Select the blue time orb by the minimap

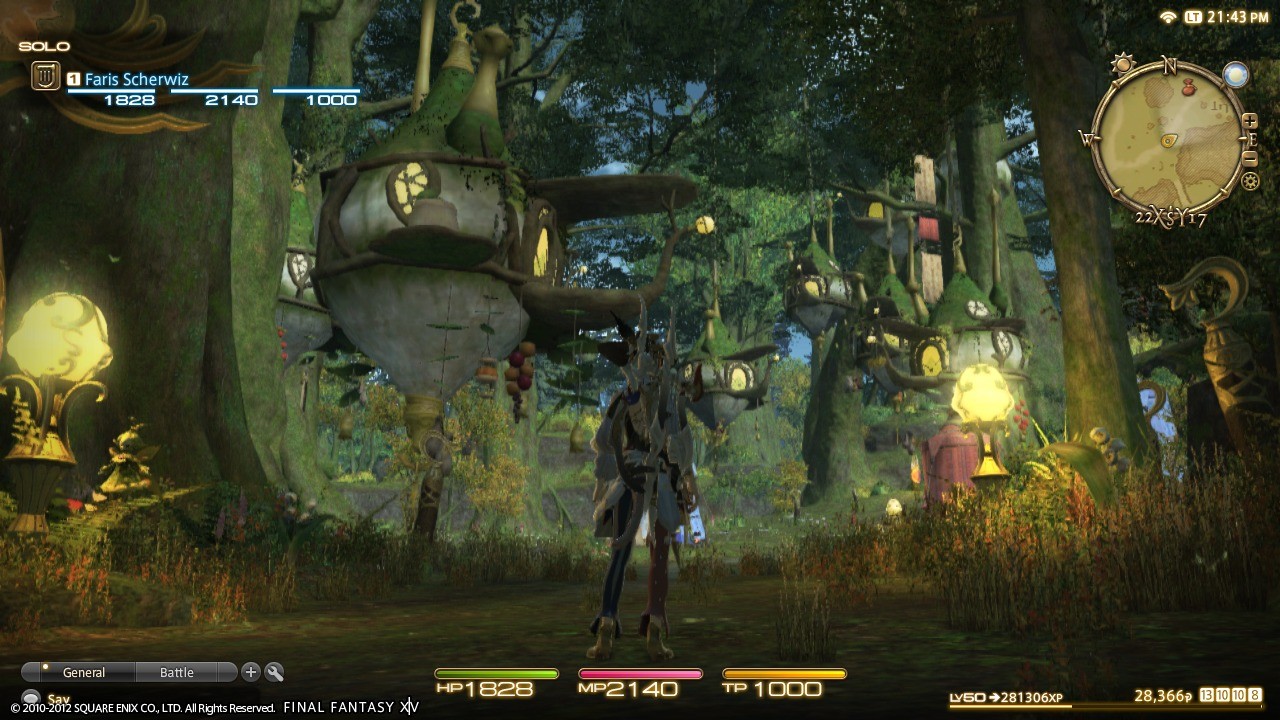pyautogui.click(x=1236, y=73)
